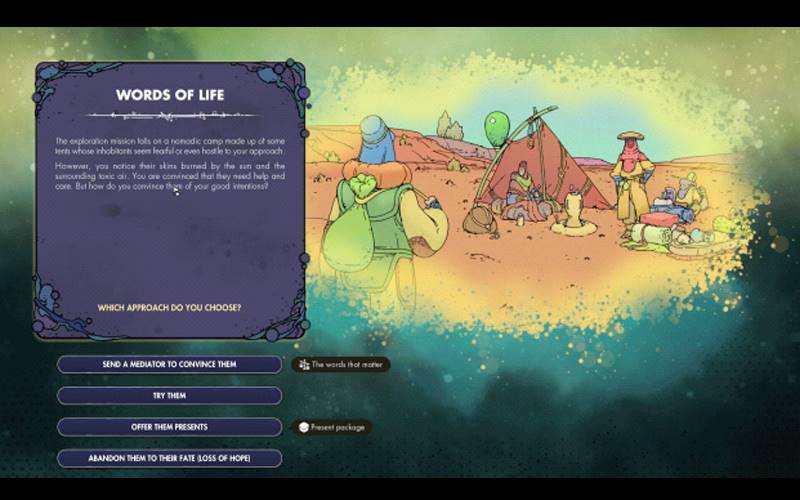Click the Present Package requirement tag

[x=333, y=427]
